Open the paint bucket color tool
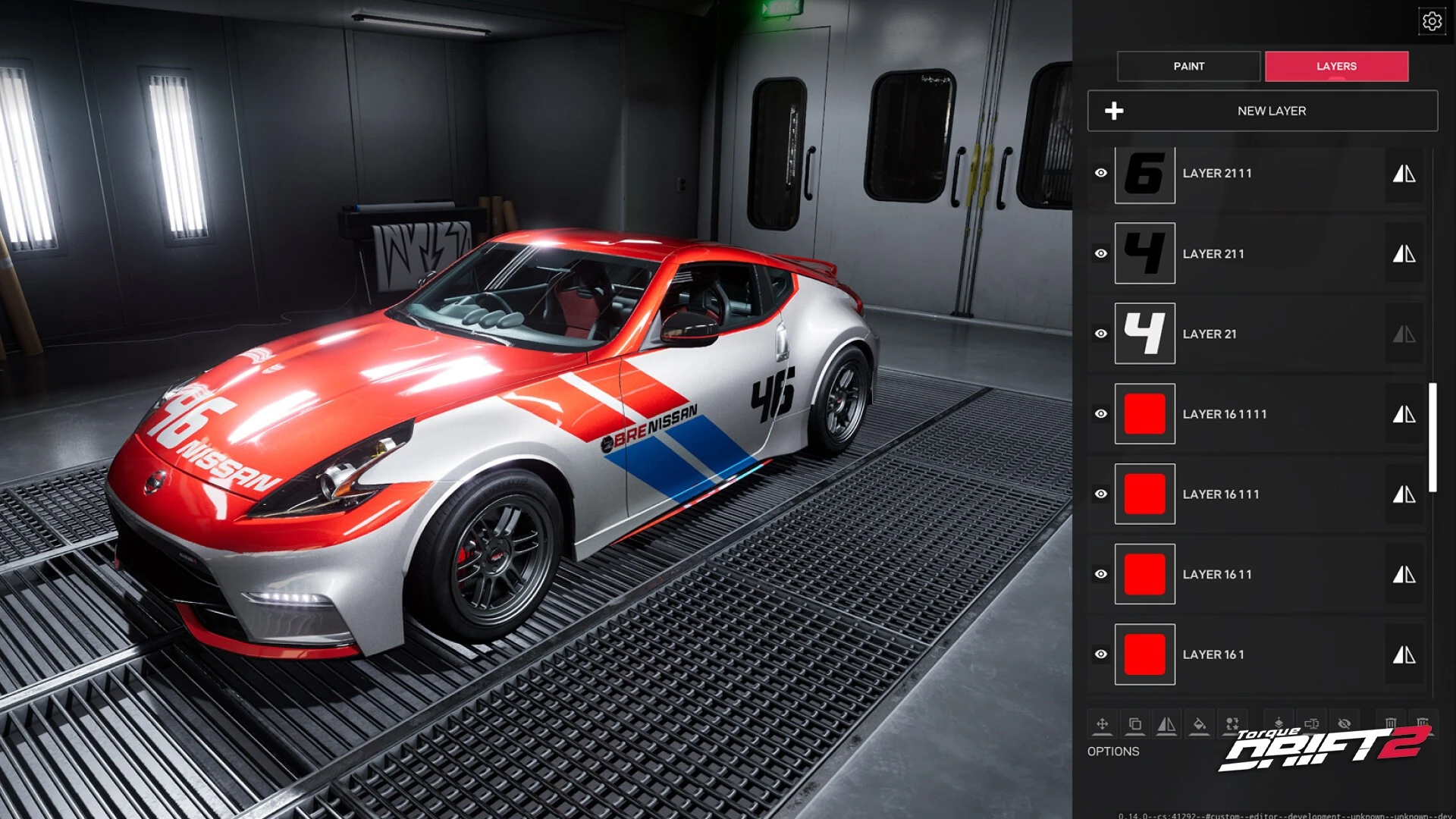Viewport: 1456px width, 819px height. pyautogui.click(x=1199, y=724)
